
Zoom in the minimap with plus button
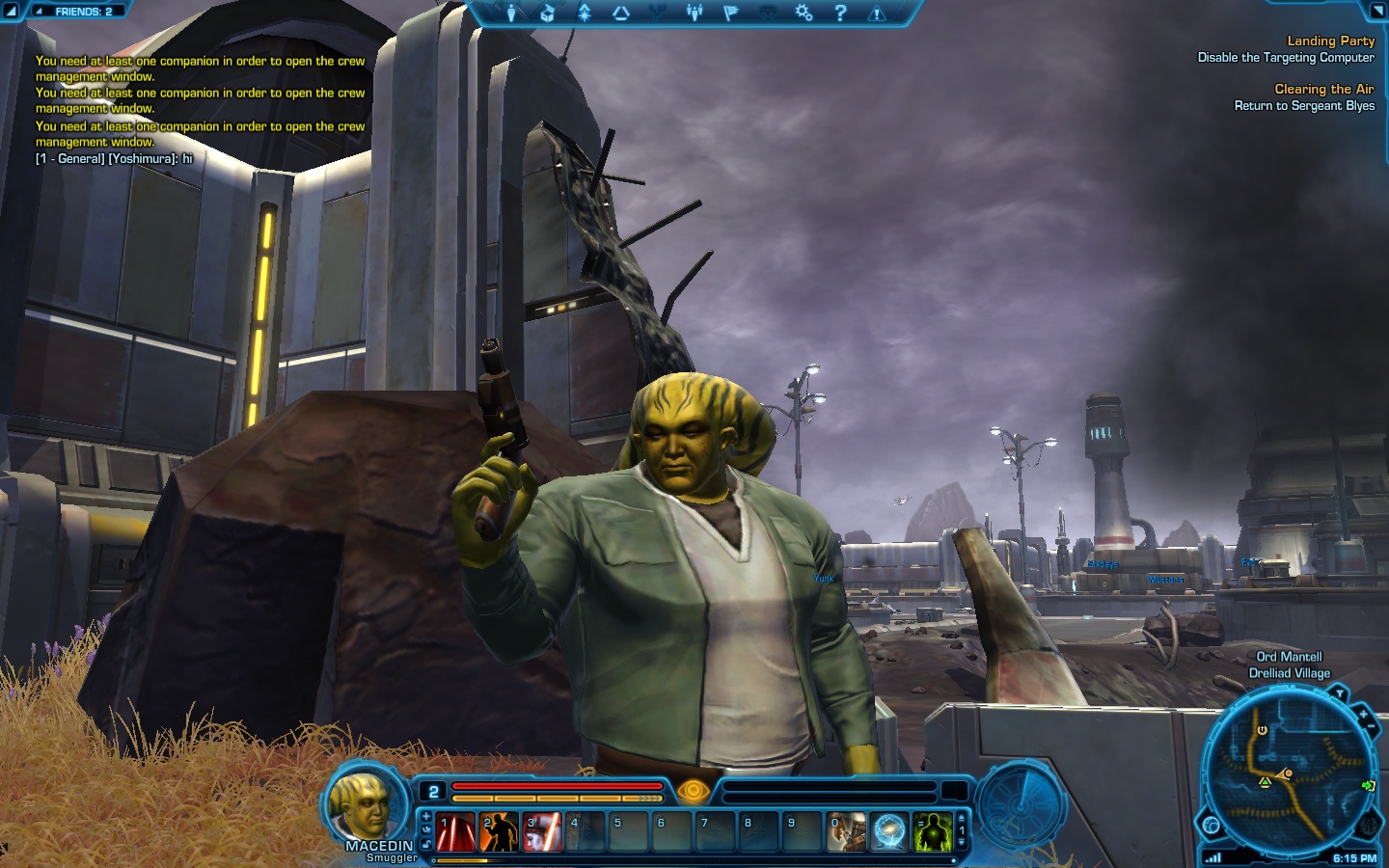pyautogui.click(x=1363, y=715)
